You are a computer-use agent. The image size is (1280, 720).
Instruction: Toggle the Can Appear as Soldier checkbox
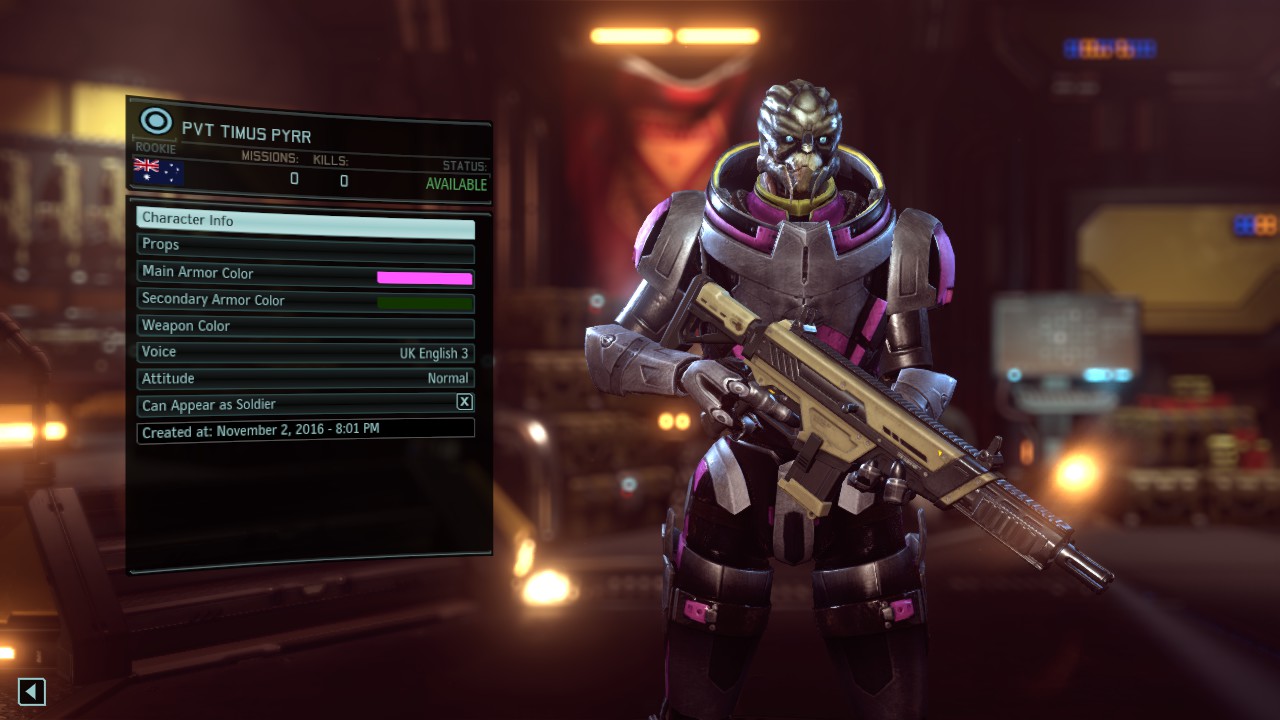[464, 402]
